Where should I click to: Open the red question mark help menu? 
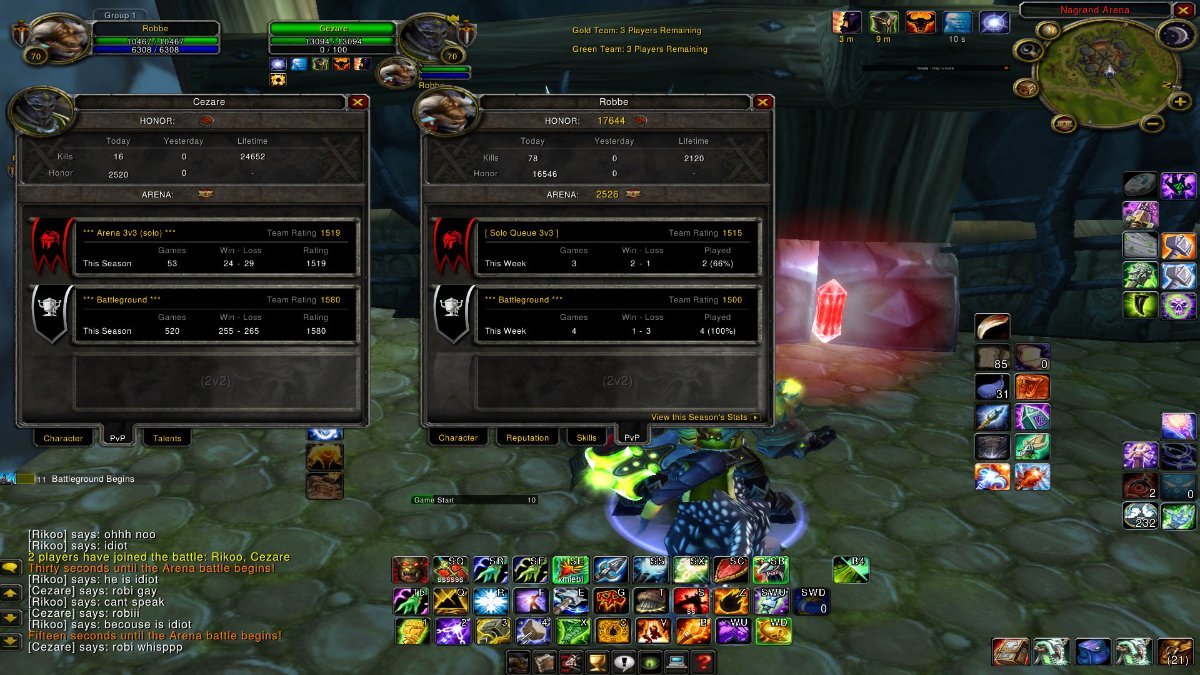pos(703,662)
